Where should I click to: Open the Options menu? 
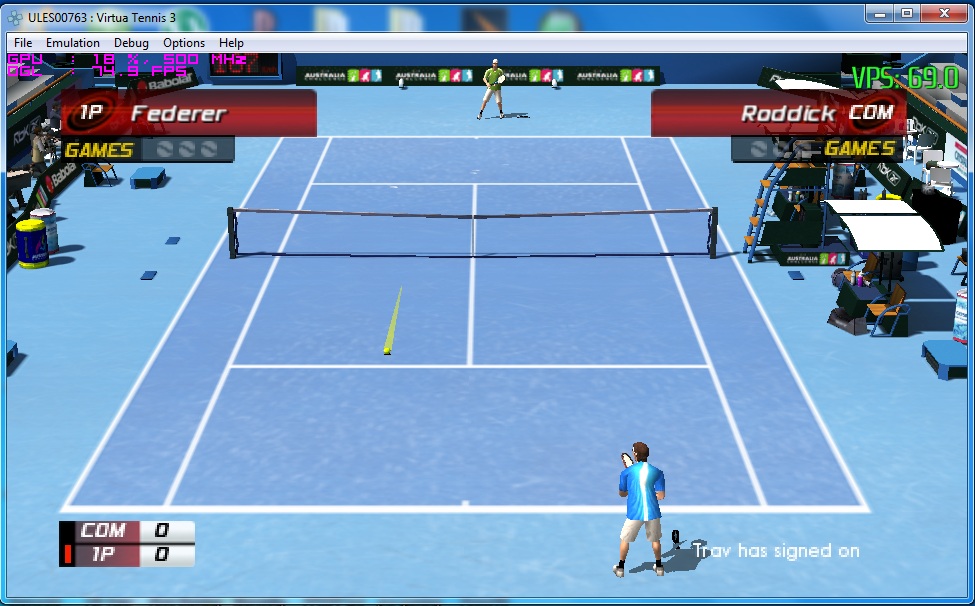[184, 43]
